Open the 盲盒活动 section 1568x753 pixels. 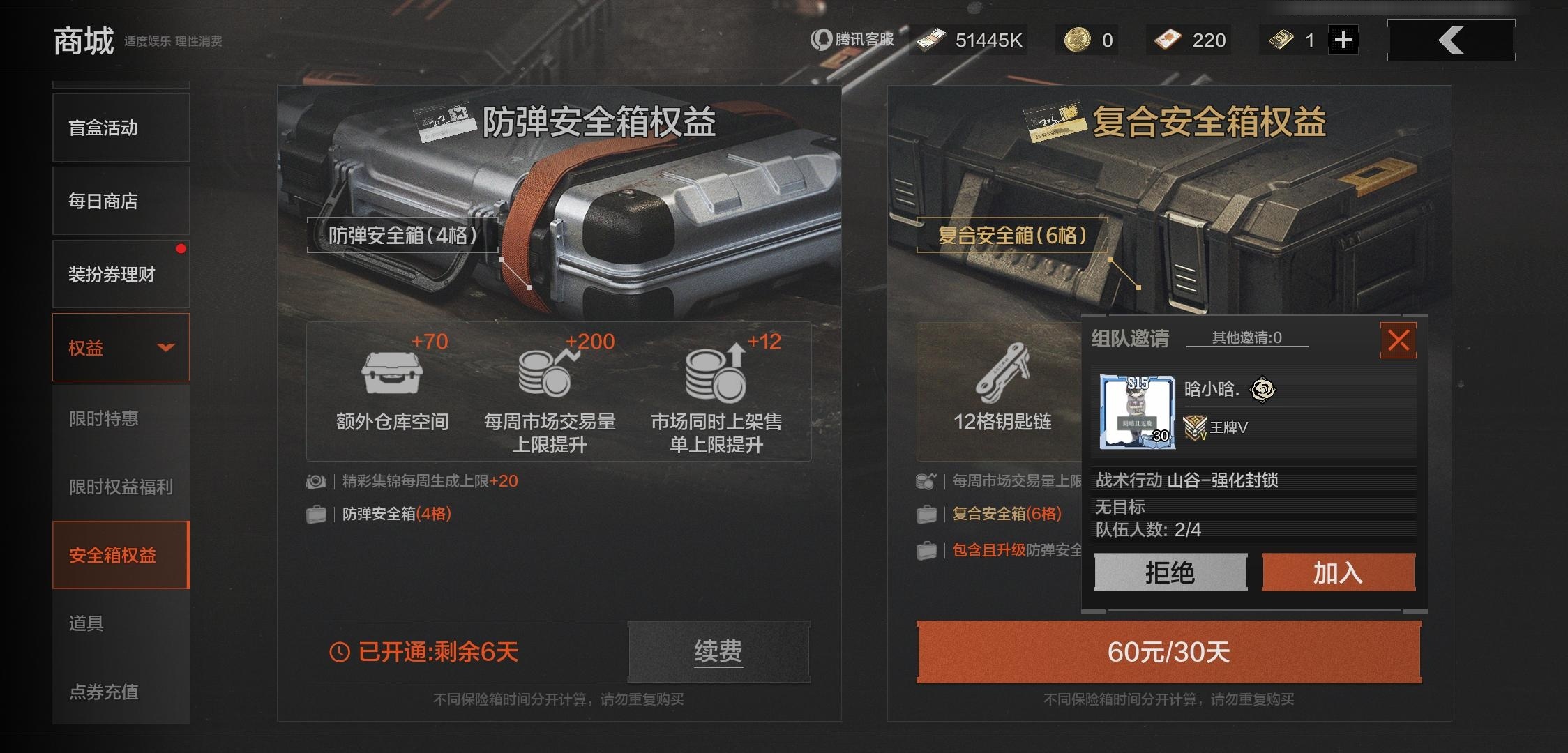point(103,128)
